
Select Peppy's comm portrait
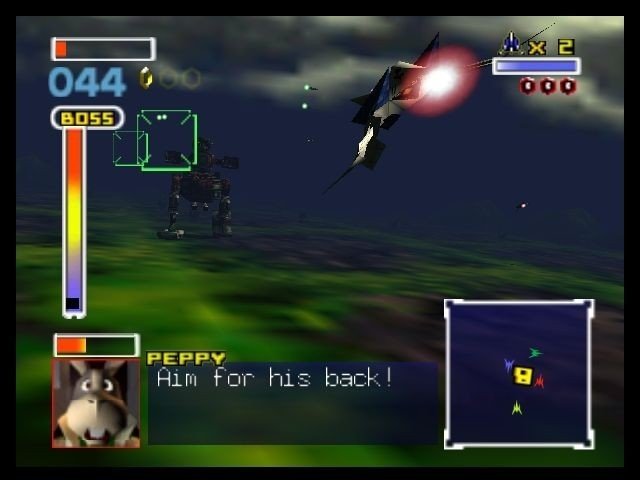95,402
